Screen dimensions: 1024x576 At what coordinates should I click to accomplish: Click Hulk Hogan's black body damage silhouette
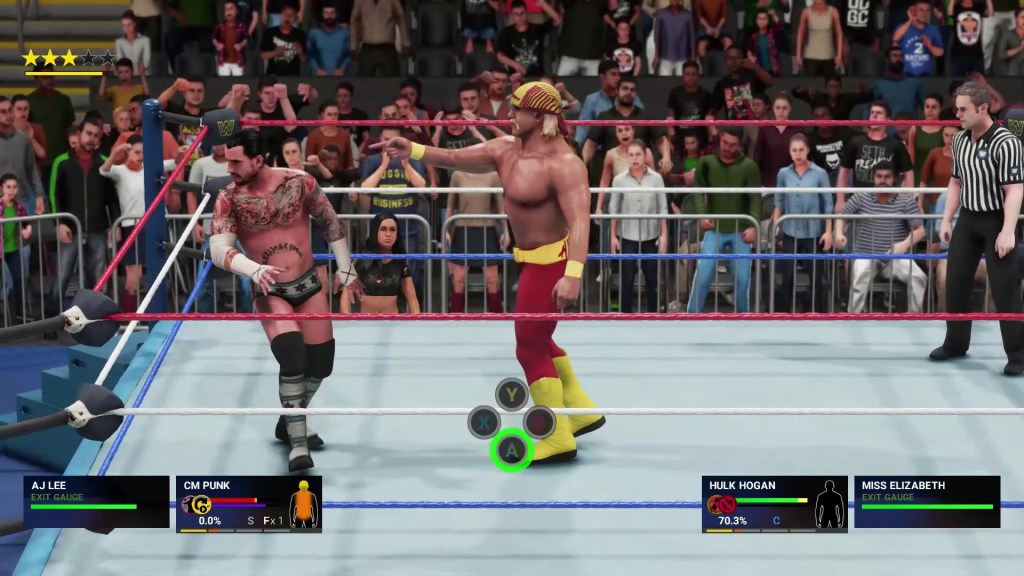[x=829, y=505]
